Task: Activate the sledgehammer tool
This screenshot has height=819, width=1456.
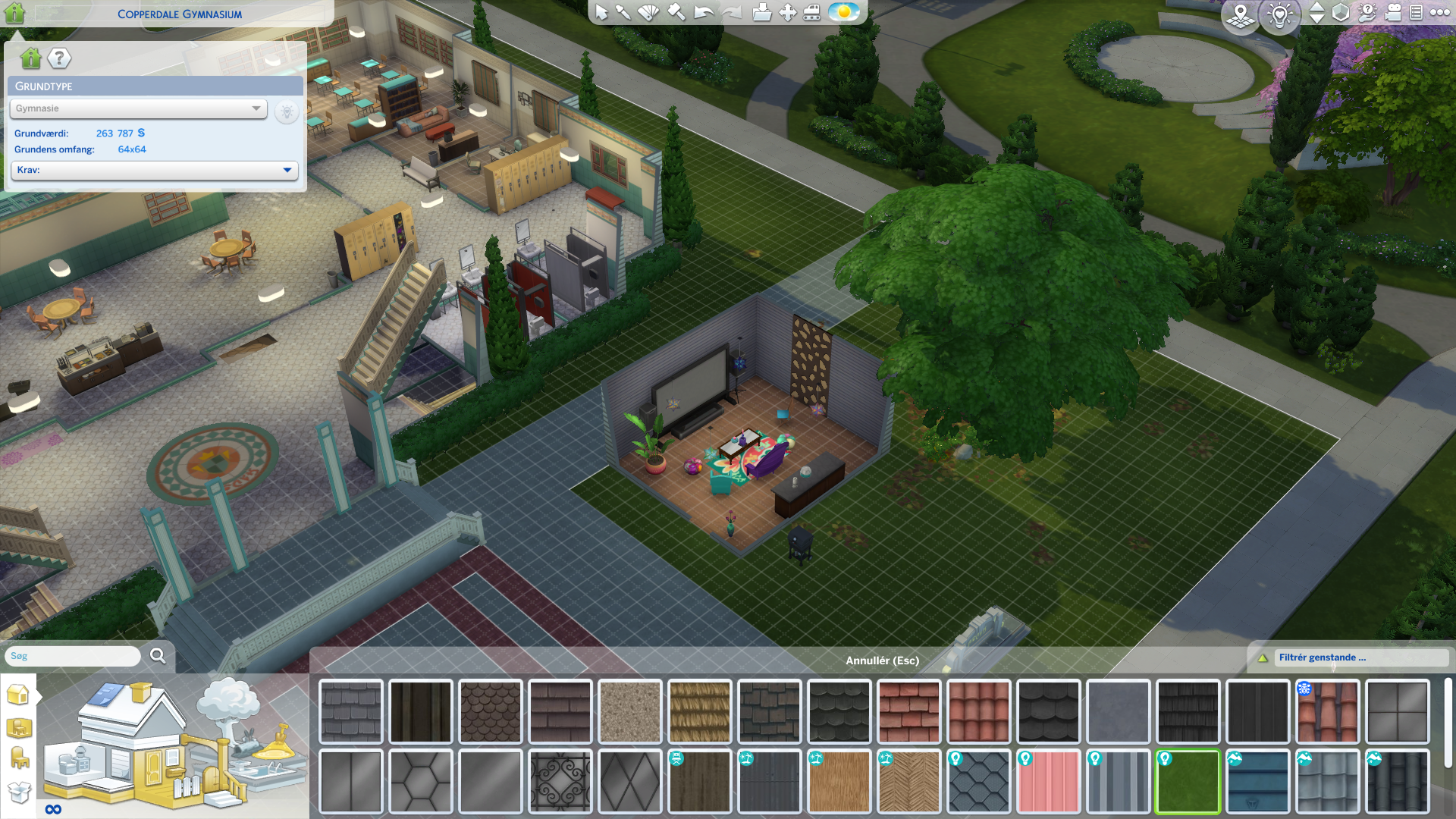Action: tap(676, 13)
